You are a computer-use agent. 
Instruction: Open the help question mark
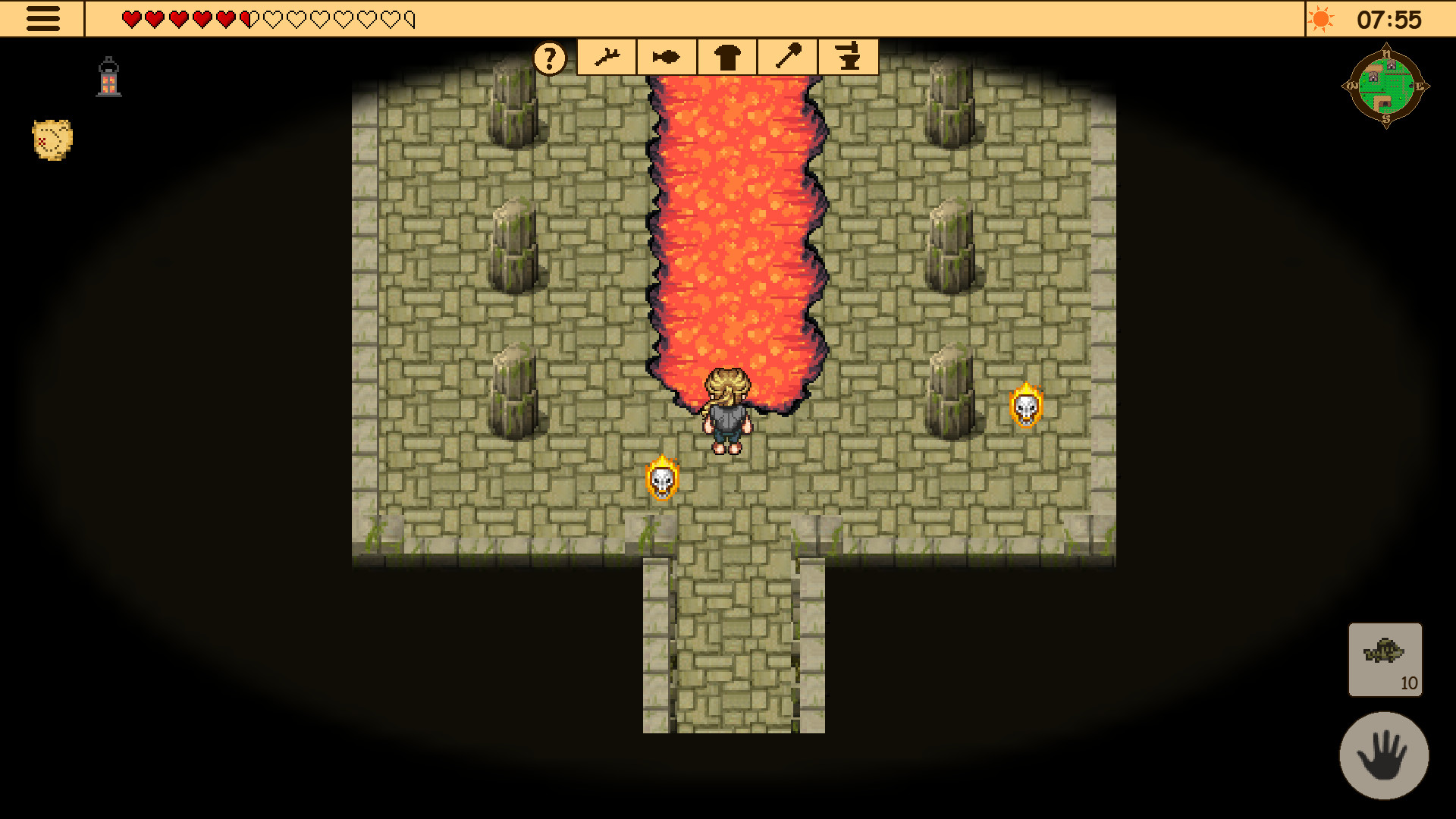pos(549,56)
